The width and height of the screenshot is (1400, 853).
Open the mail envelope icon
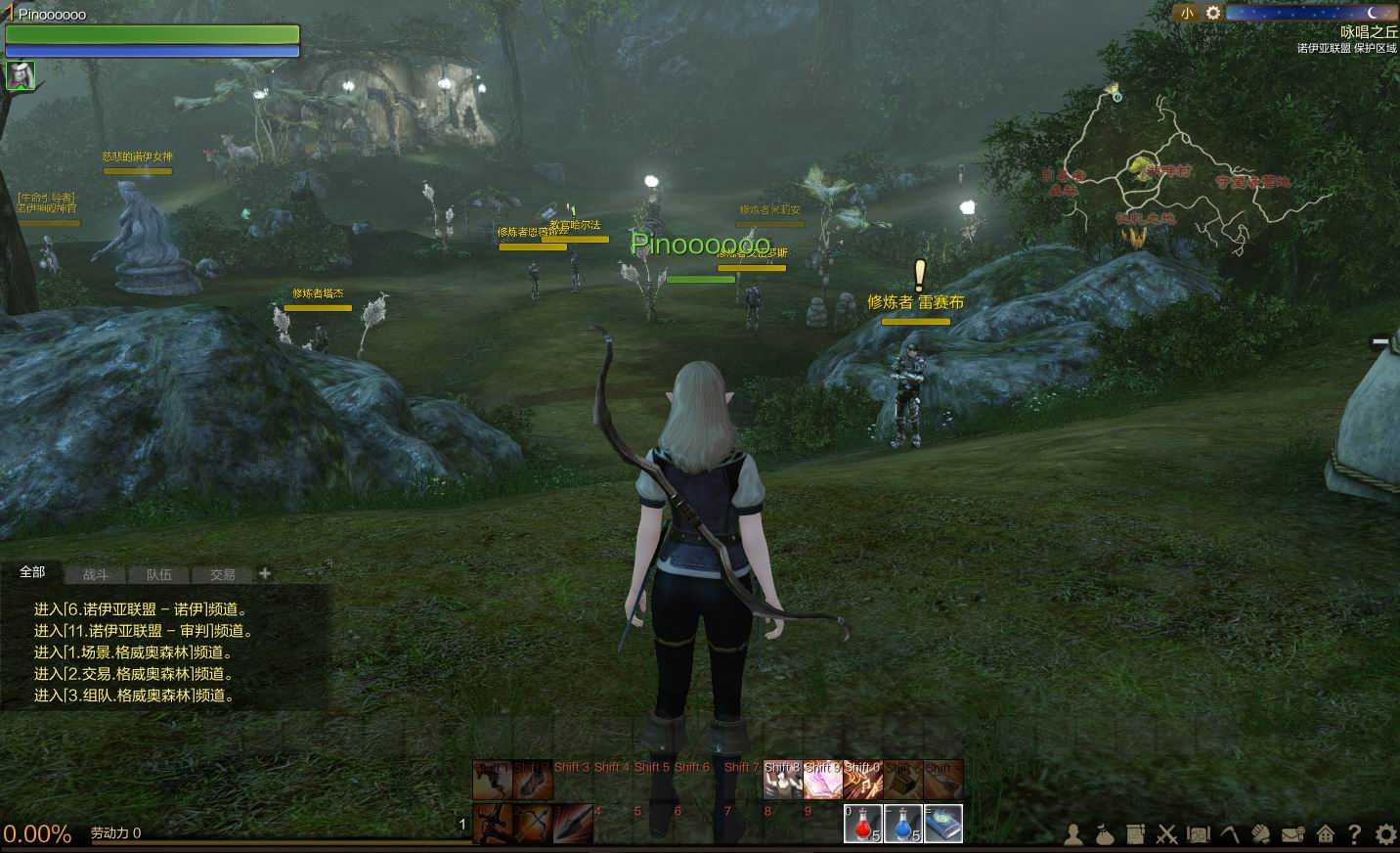(x=1293, y=834)
